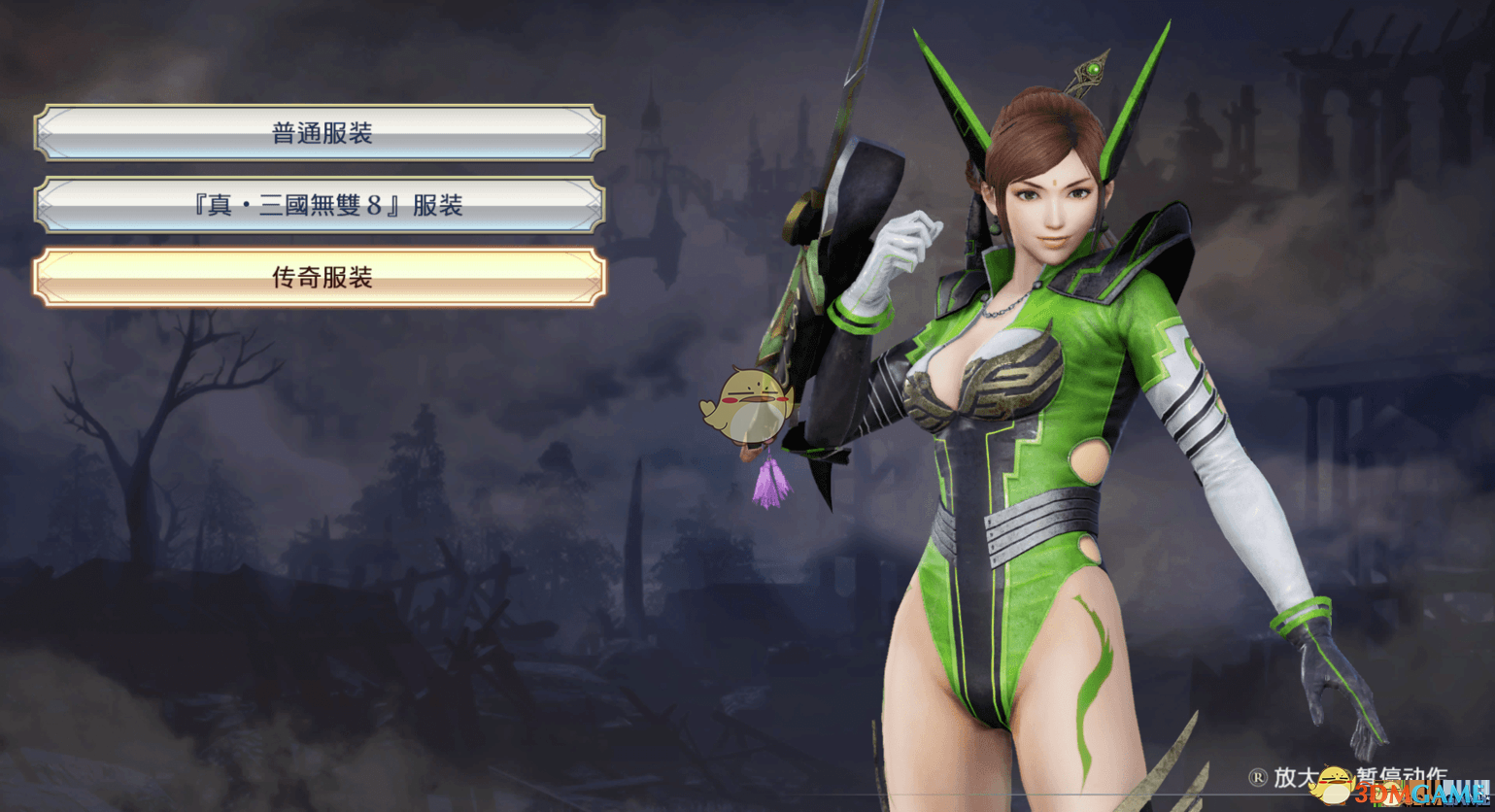Viewport: 1495px width, 812px height.
Task: Click the currently selected costume row frame
Action: (321, 277)
